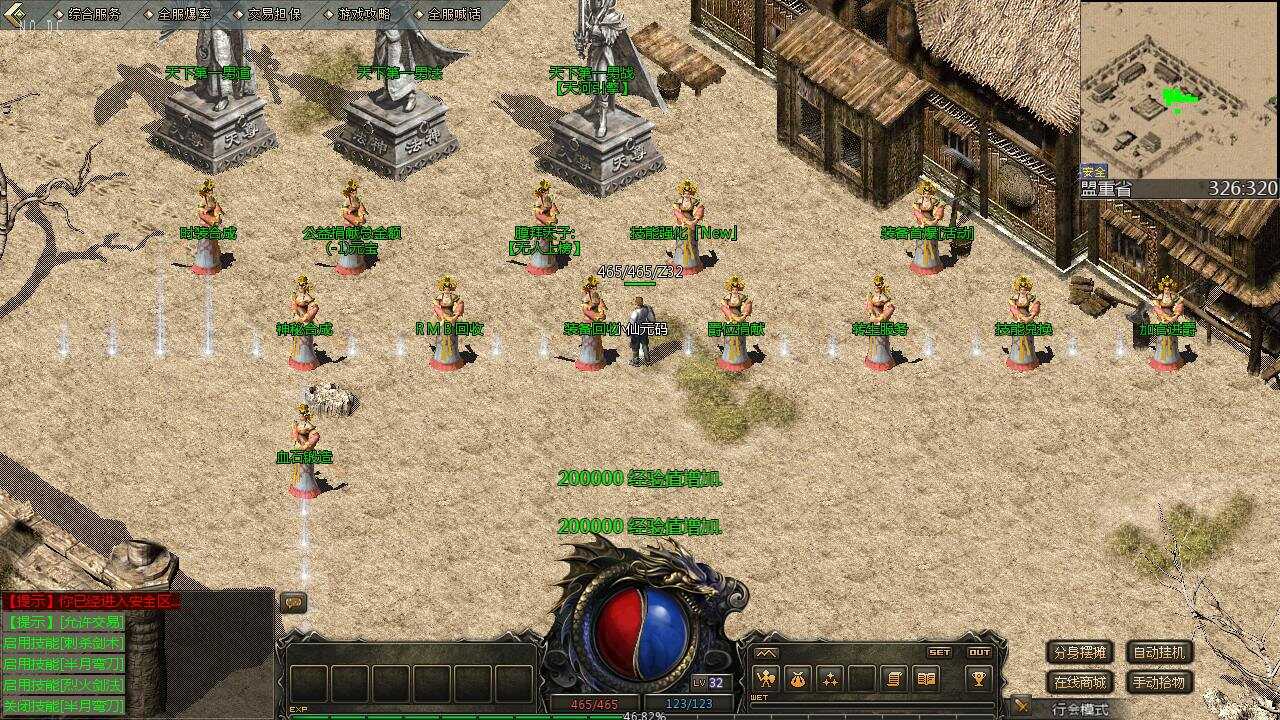Viewport: 1280px width, 720px height.
Task: Open the character warrior icon
Action: [x=766, y=679]
